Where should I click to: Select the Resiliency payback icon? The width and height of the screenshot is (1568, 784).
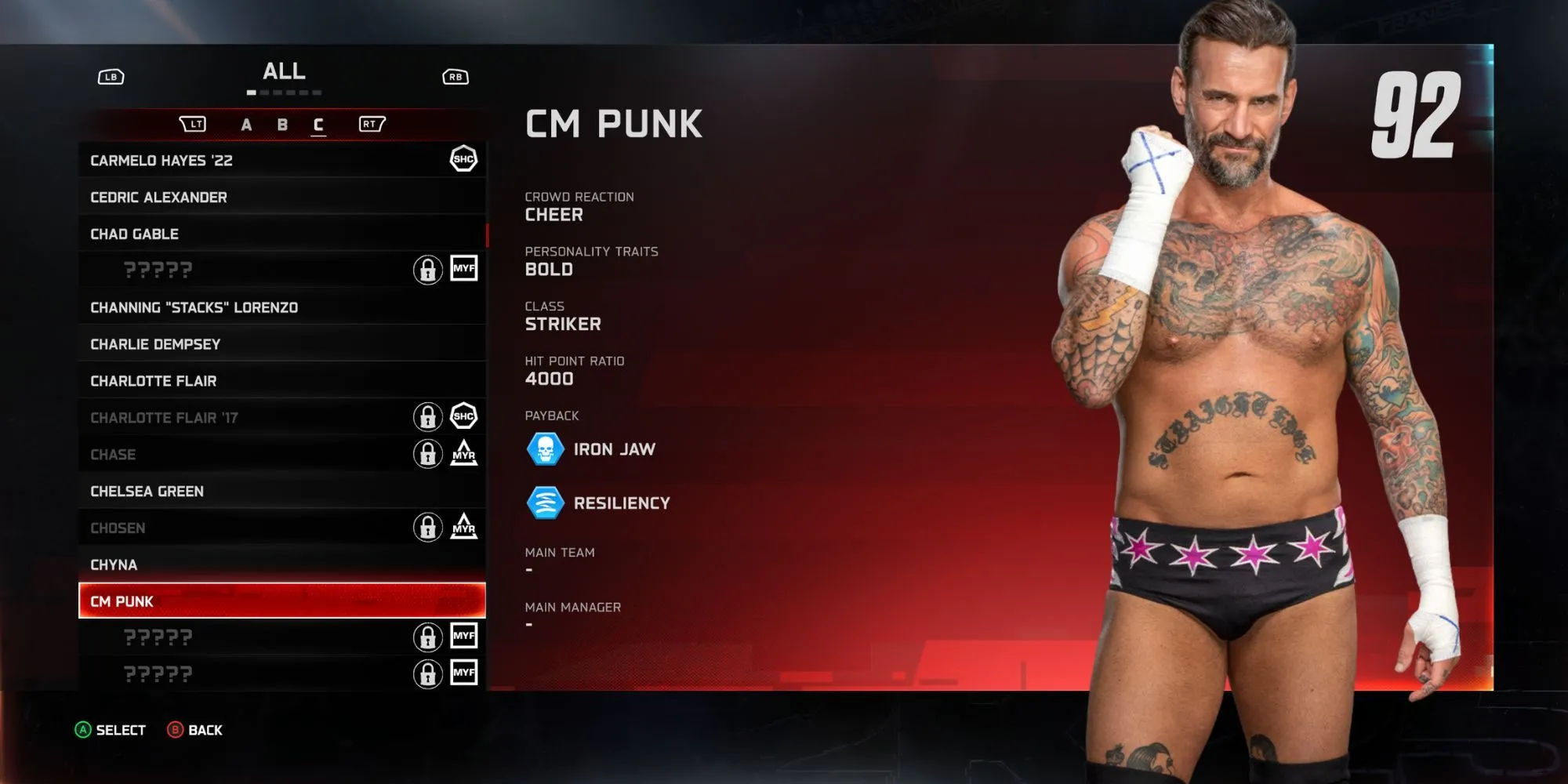click(x=545, y=503)
